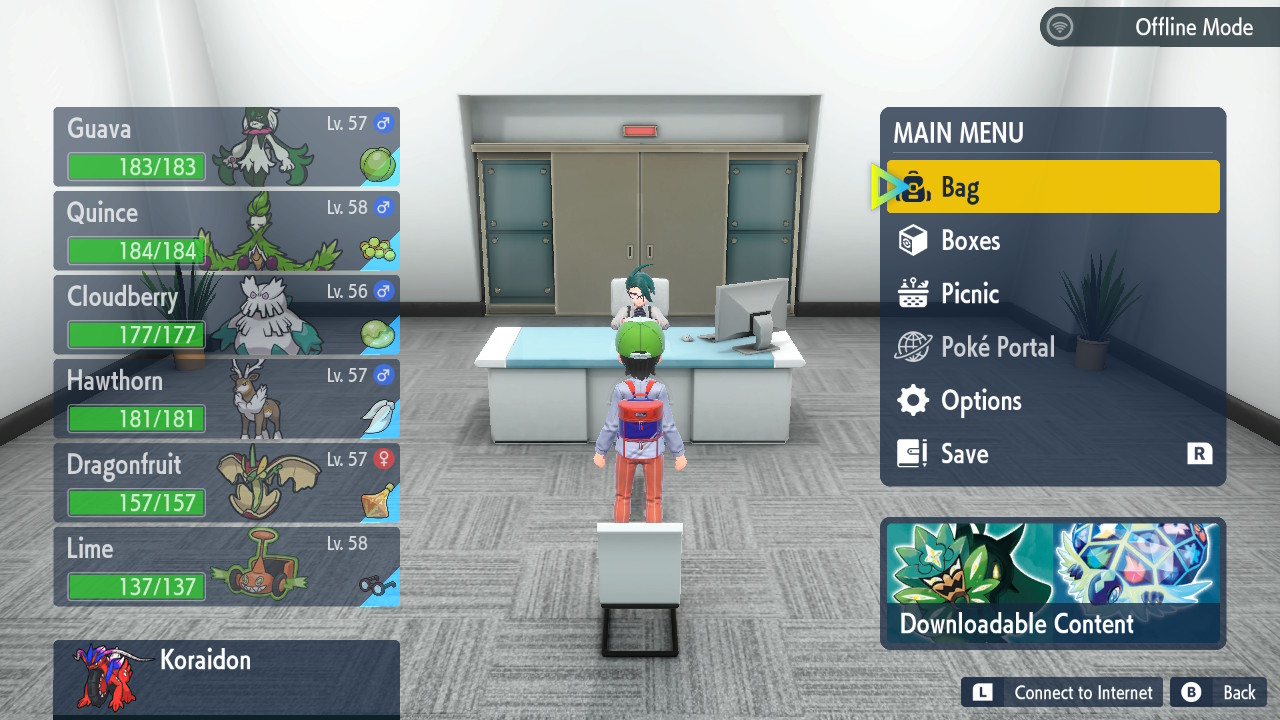This screenshot has width=1280, height=720.
Task: Select Guava in the party list
Action: tap(226, 147)
